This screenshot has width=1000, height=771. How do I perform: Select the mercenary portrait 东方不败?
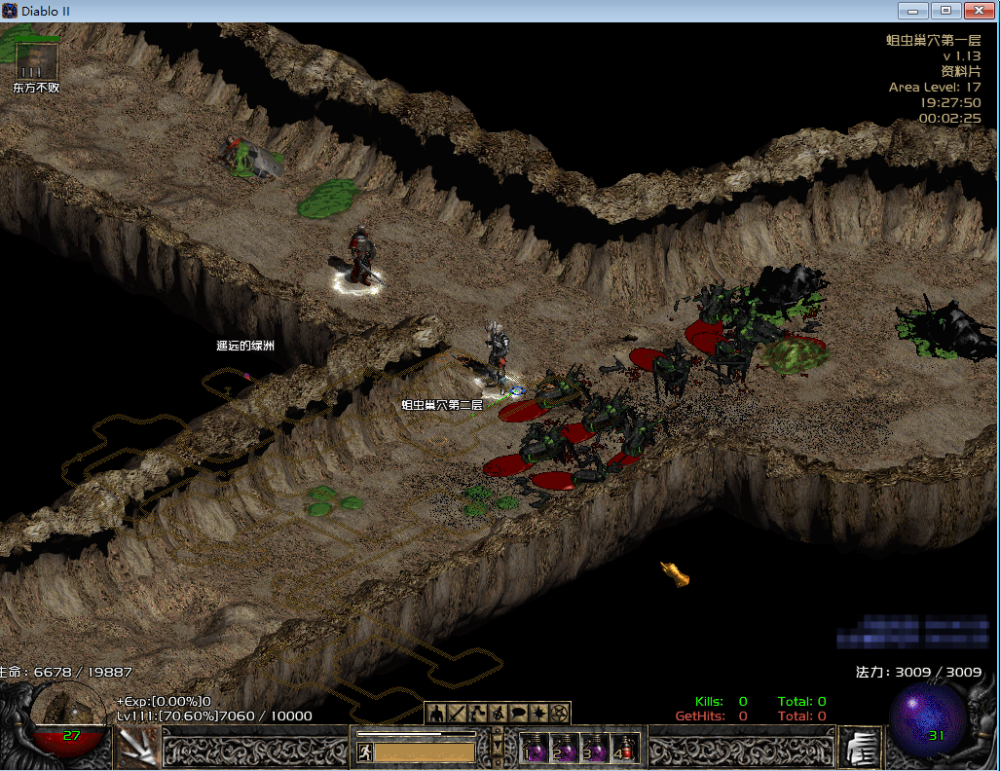tap(36, 60)
